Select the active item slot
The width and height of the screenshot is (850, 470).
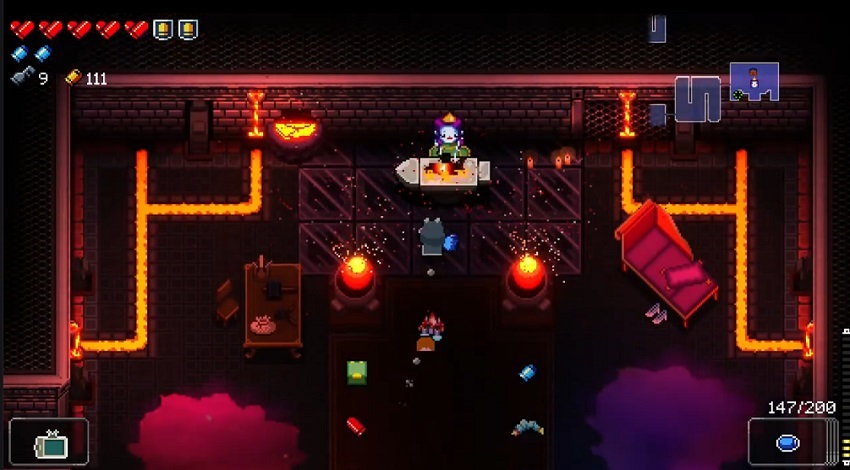click(48, 442)
